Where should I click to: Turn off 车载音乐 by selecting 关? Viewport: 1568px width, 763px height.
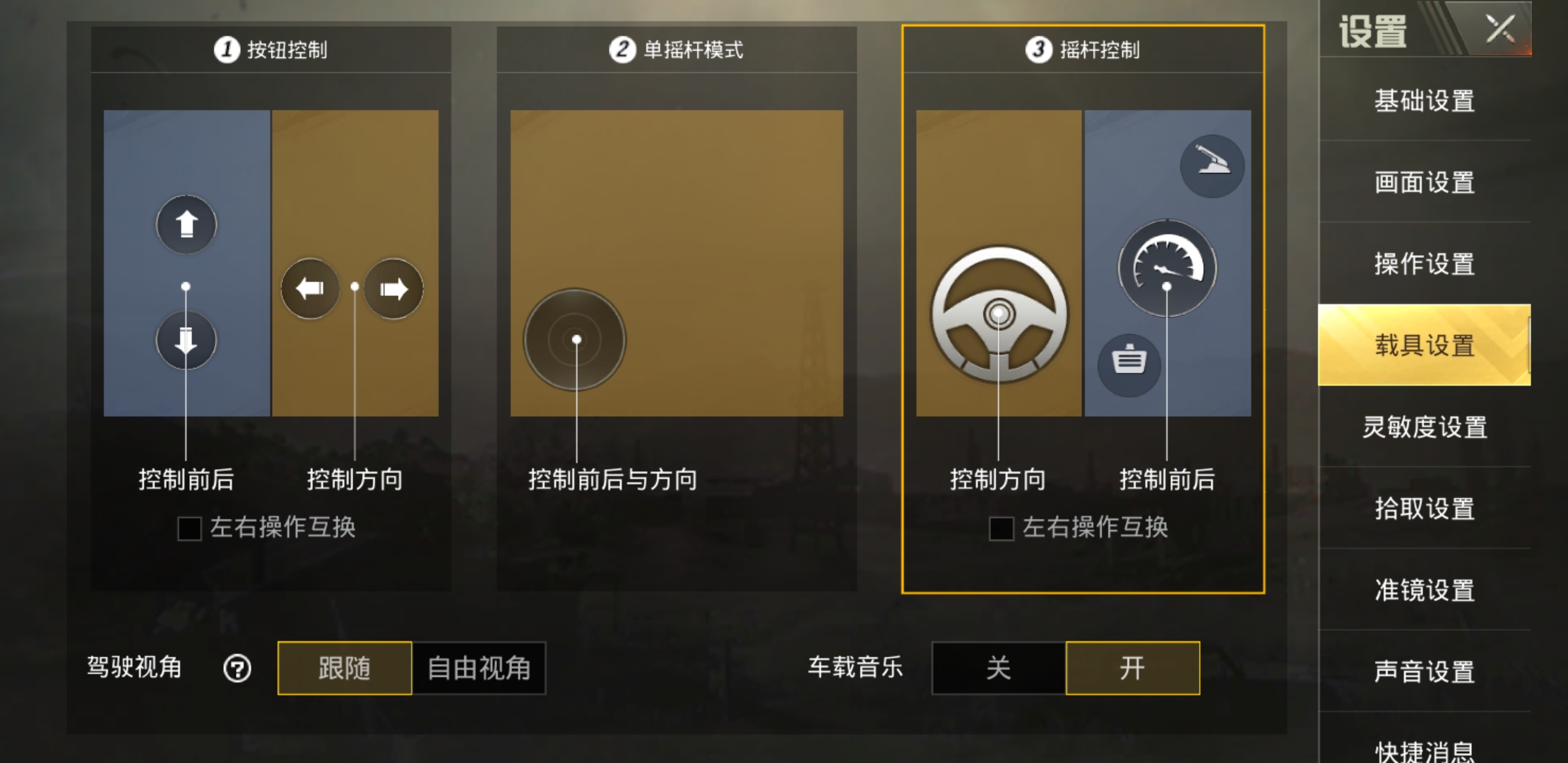tap(998, 668)
